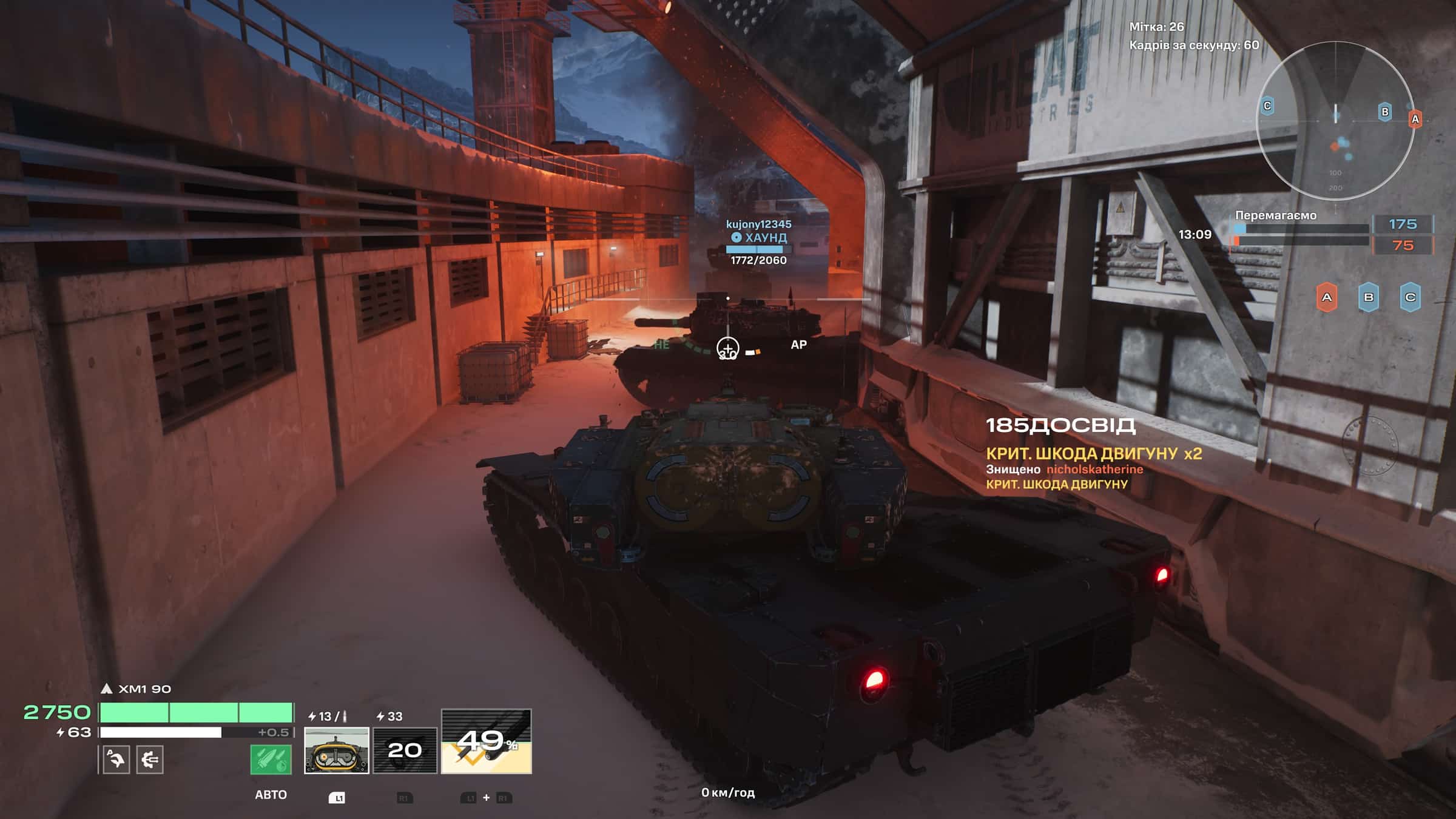Screen dimensions: 1456x819
Task: Activate the ability charged at 49%
Action: click(486, 741)
